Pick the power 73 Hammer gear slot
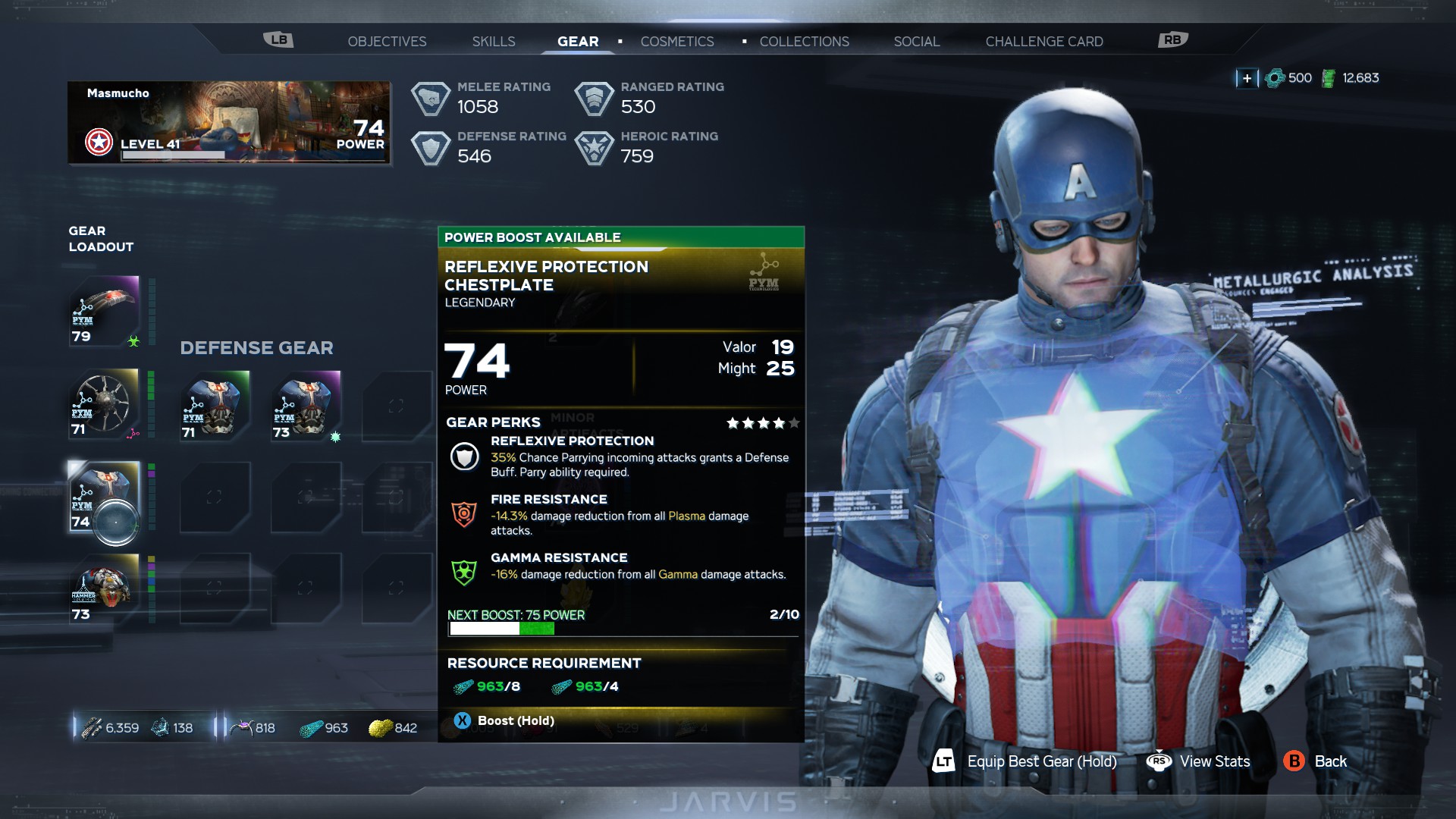The image size is (1456, 819). [x=105, y=589]
